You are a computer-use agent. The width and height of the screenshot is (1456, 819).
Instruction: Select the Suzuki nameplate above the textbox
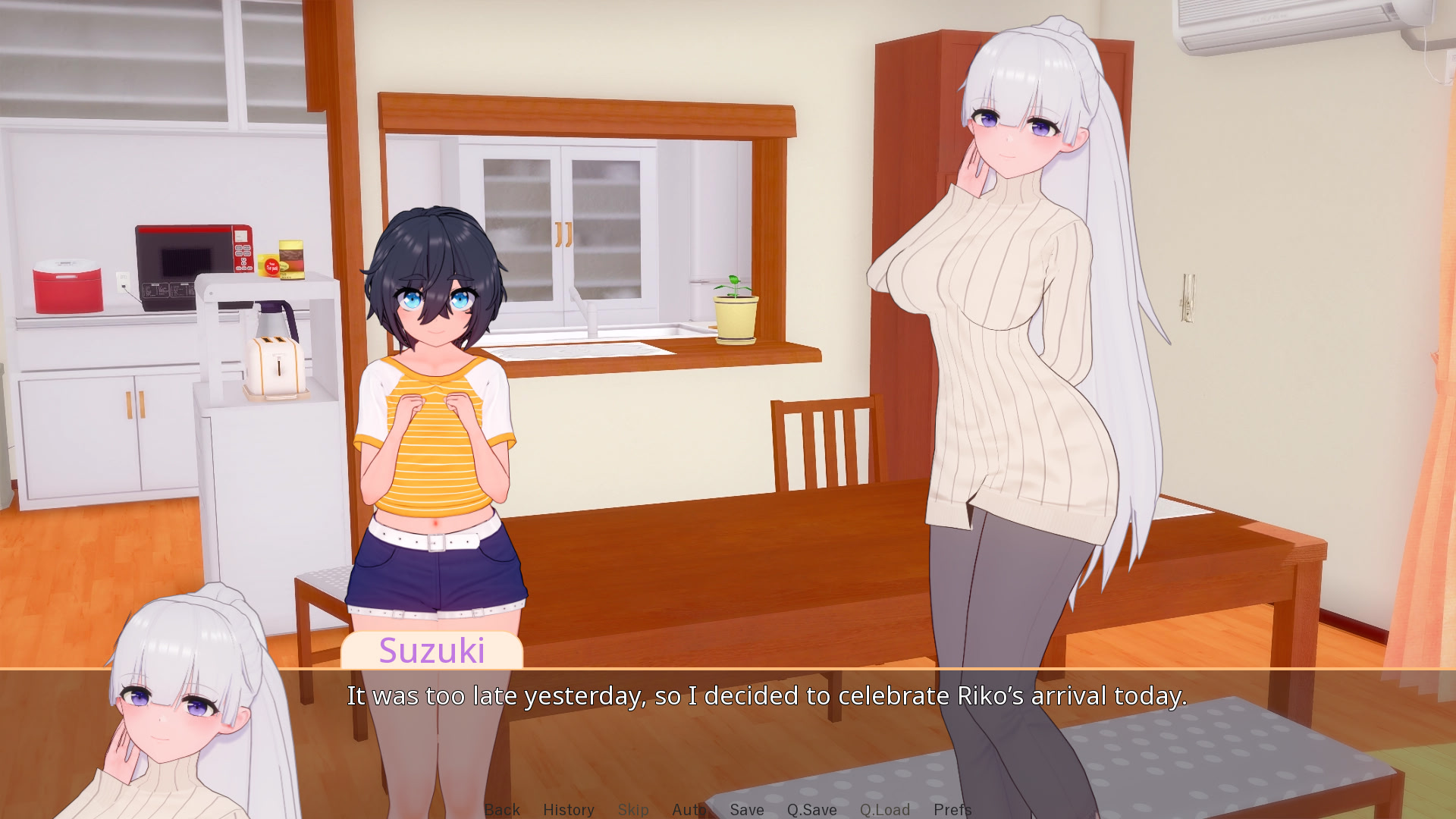[434, 651]
